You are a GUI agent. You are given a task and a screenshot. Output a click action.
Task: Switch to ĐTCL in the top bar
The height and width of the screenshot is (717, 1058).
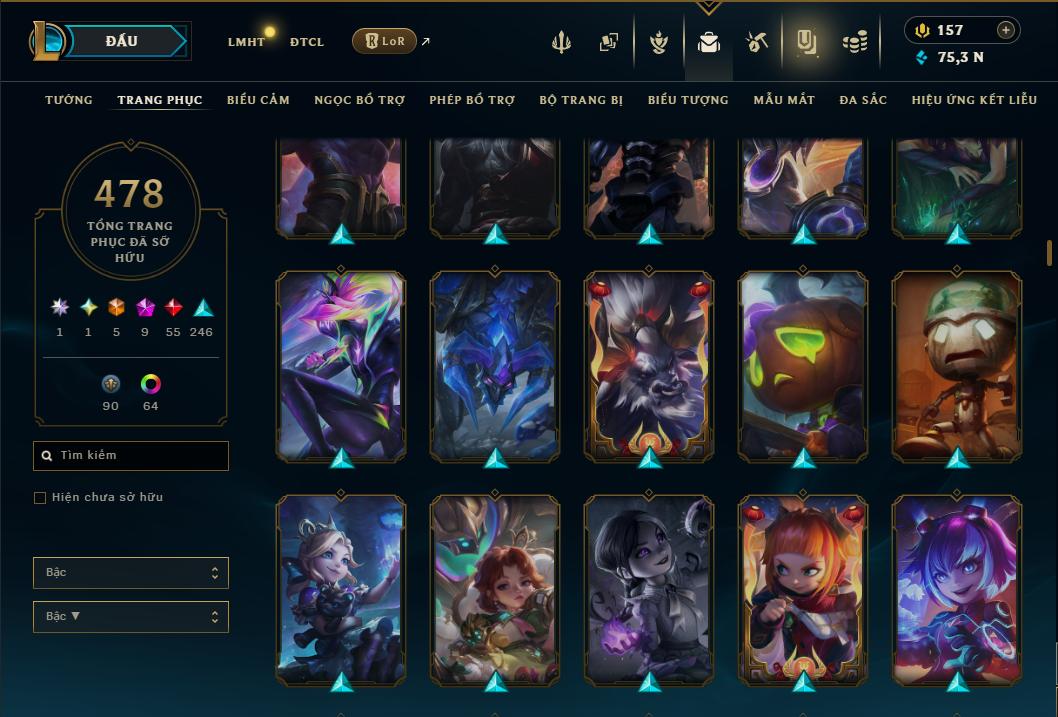click(x=306, y=42)
